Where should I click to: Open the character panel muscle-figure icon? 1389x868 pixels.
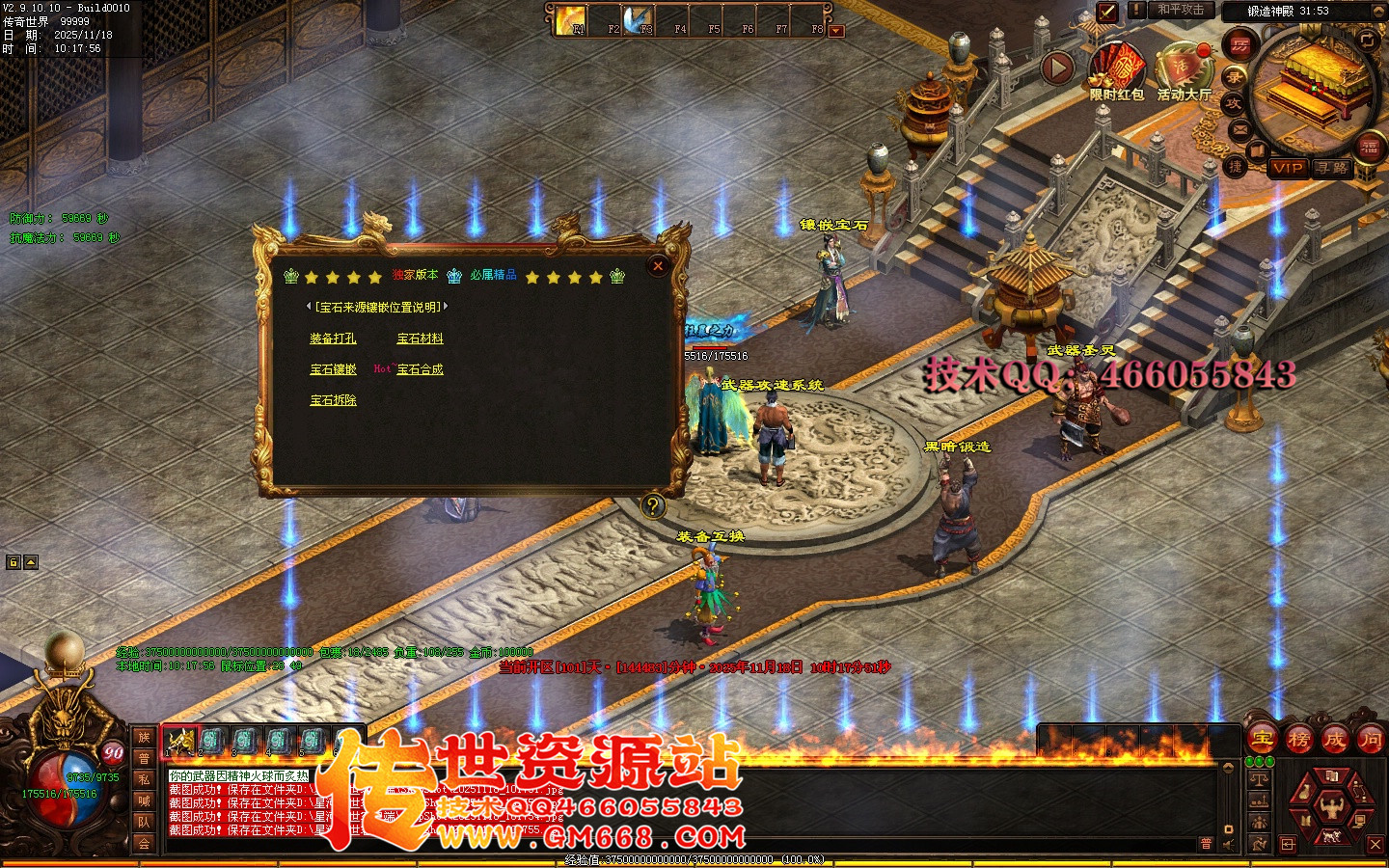click(1331, 808)
